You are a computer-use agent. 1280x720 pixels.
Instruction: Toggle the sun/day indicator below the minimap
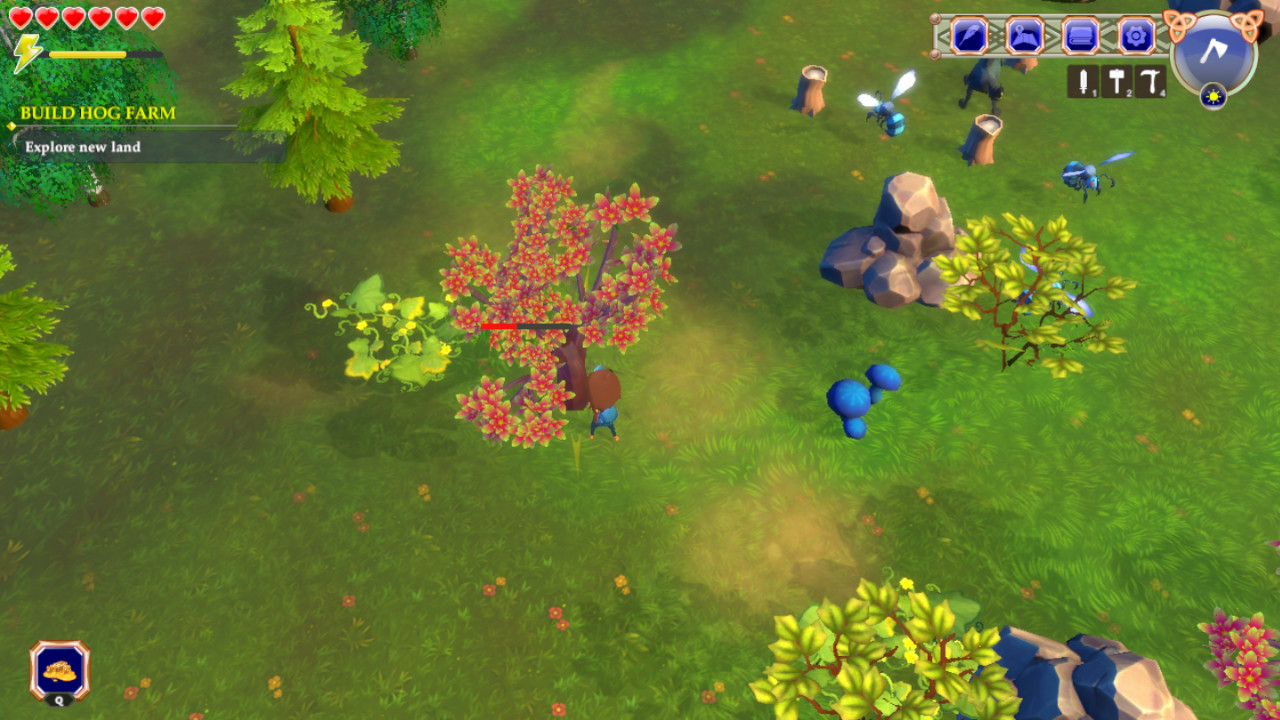[x=1213, y=97]
